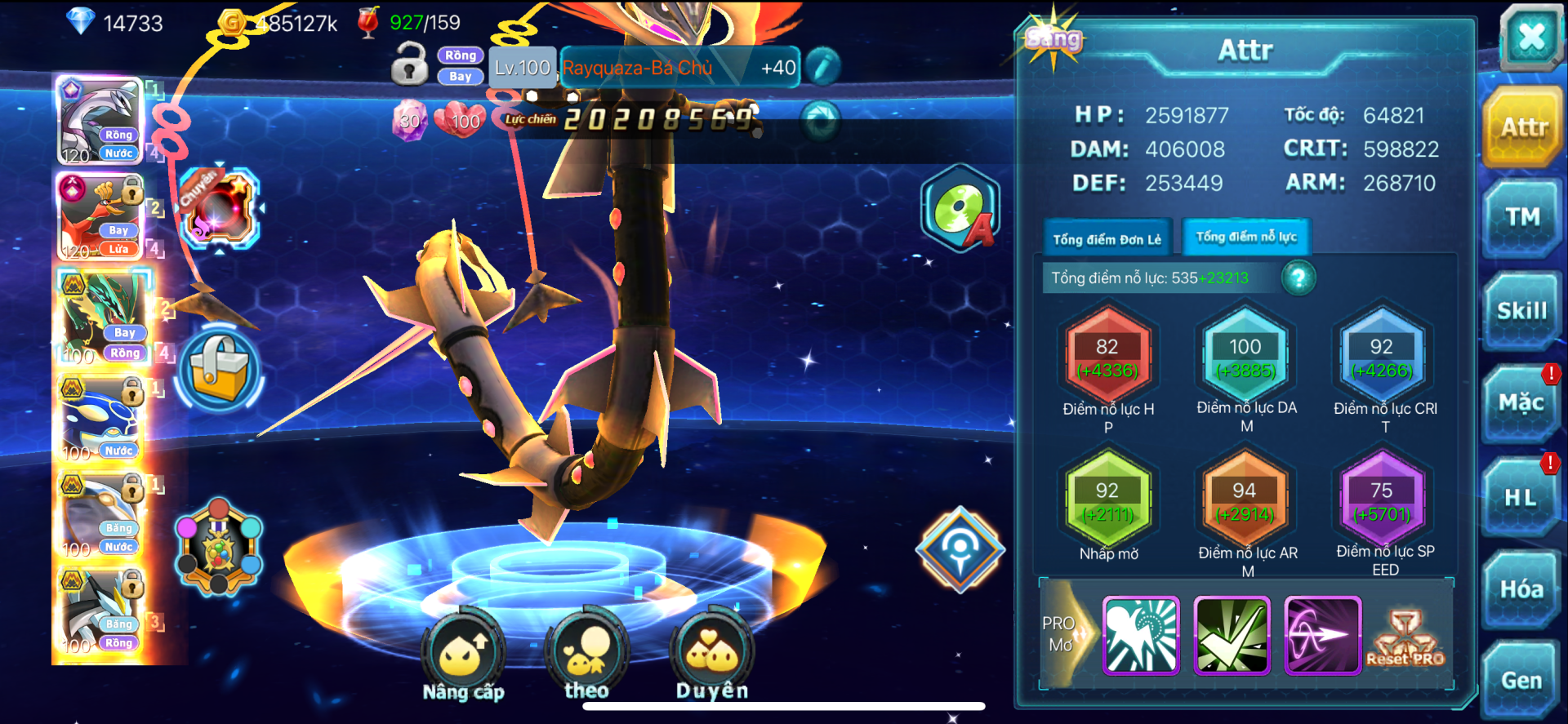This screenshot has height=724, width=1568.
Task: Switch to the TM side tab
Action: pyautogui.click(x=1522, y=218)
